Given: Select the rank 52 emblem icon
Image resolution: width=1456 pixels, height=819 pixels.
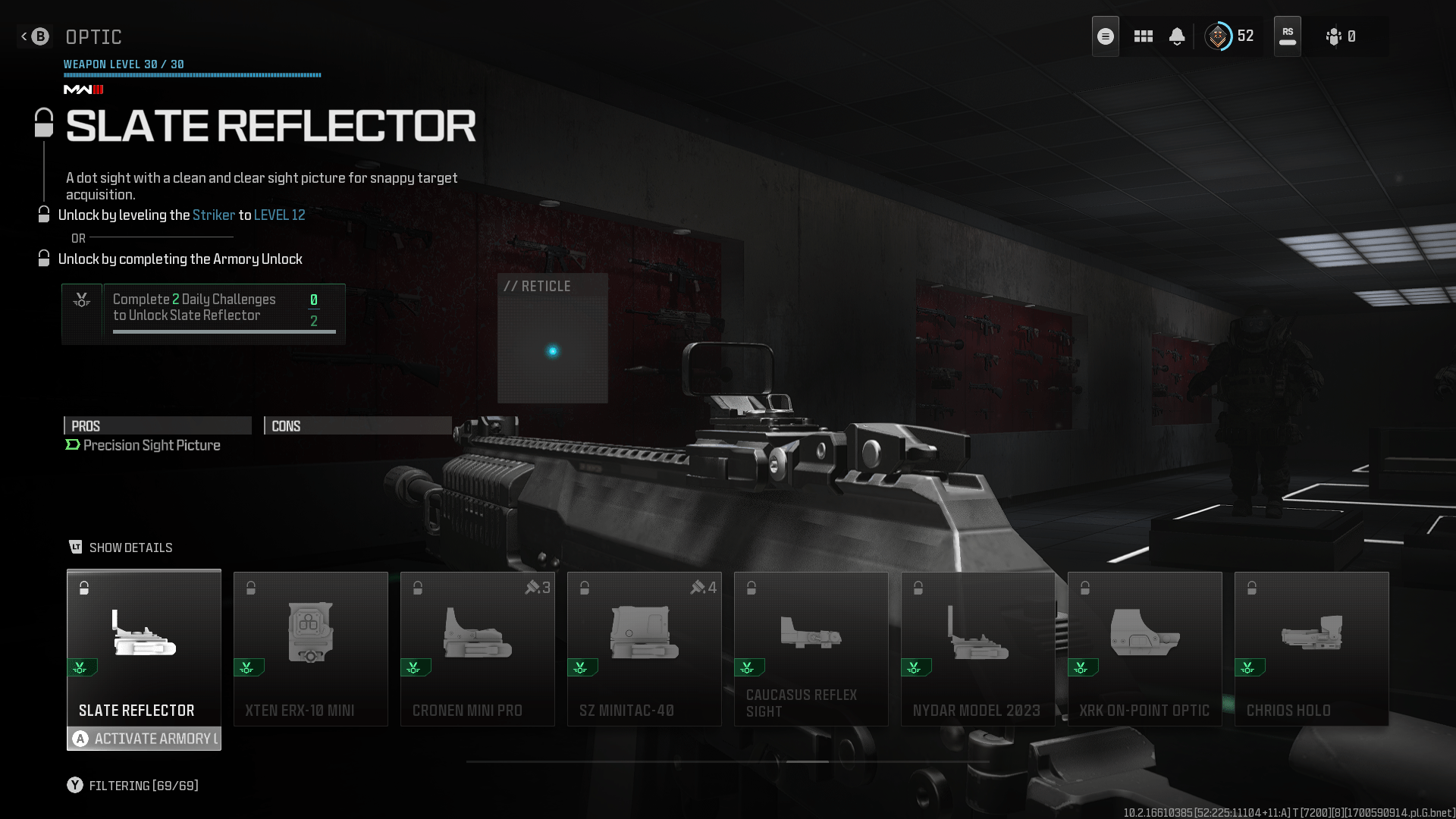Looking at the screenshot, I should tap(1219, 36).
